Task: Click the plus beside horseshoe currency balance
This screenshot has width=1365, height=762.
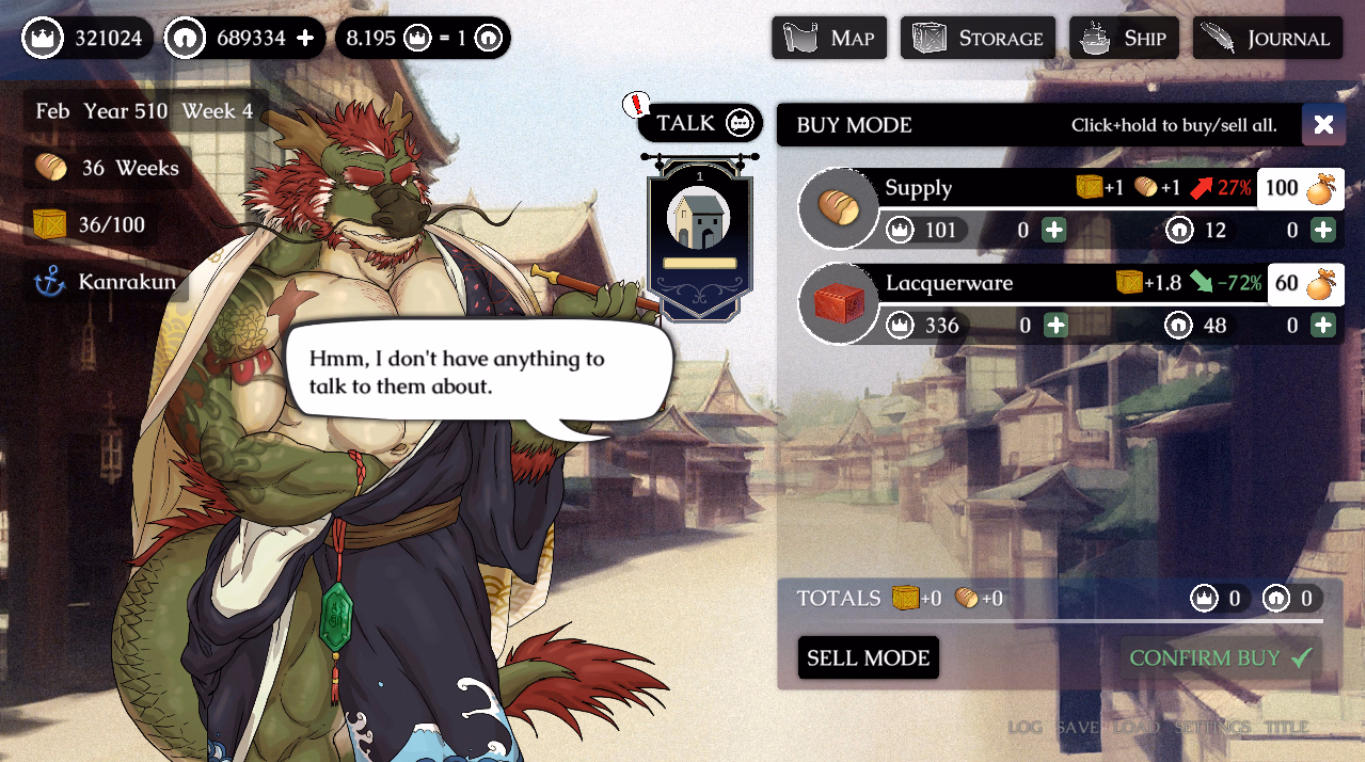Action: pos(305,38)
